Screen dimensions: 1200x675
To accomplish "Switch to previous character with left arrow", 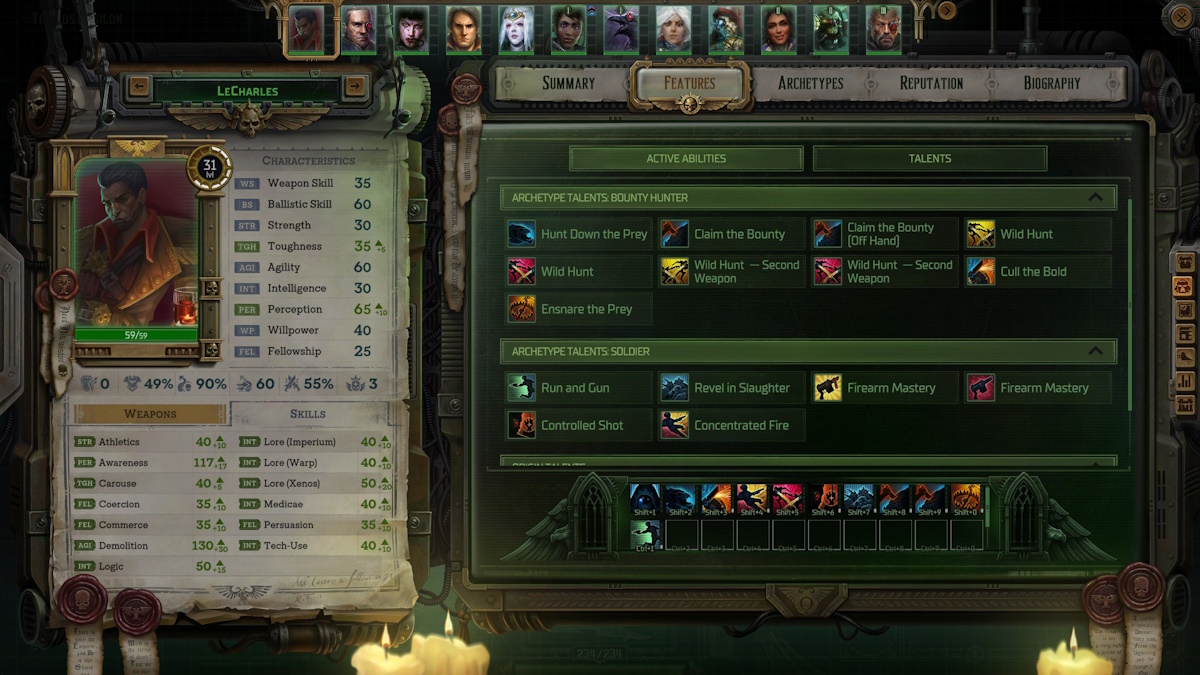I will click(139, 87).
